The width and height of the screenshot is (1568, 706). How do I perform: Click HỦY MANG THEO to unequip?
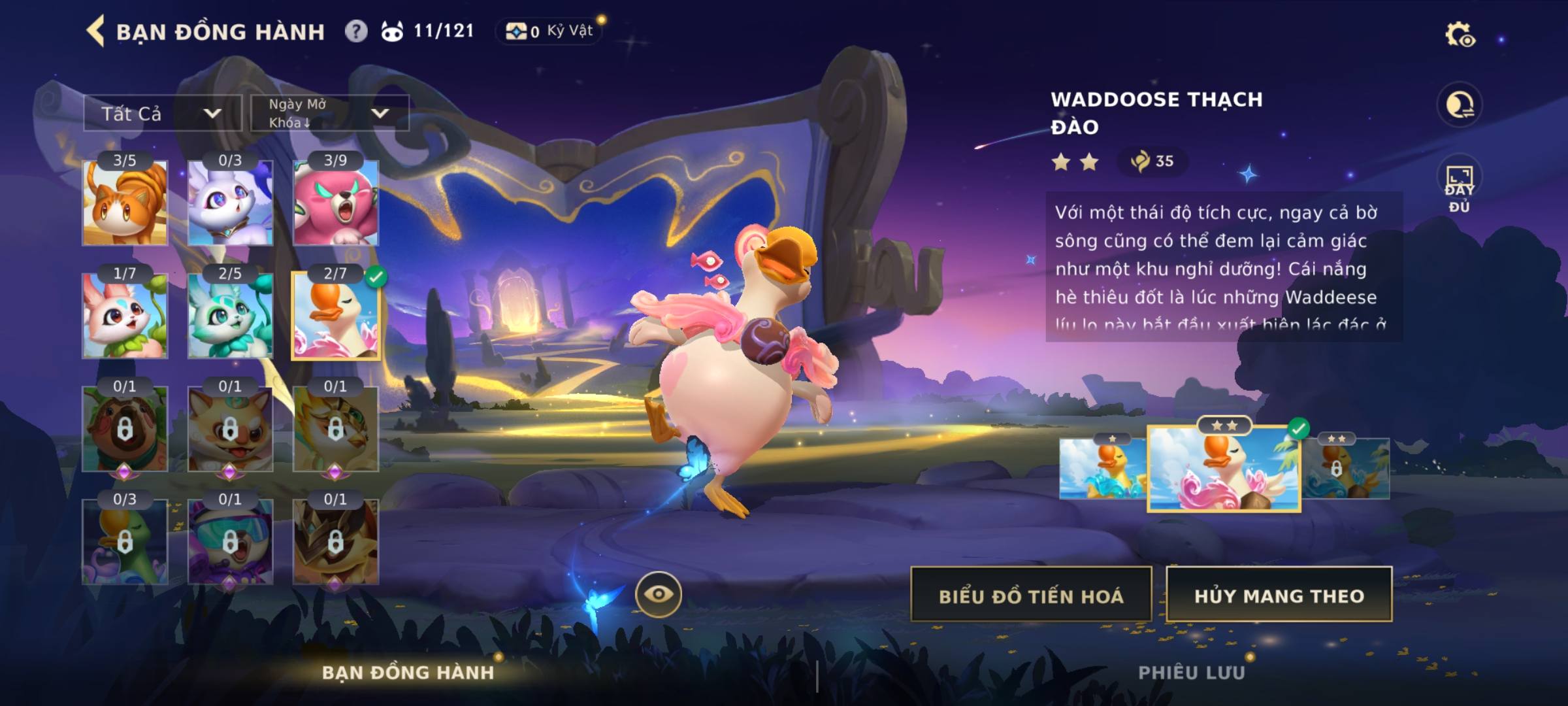(x=1279, y=596)
